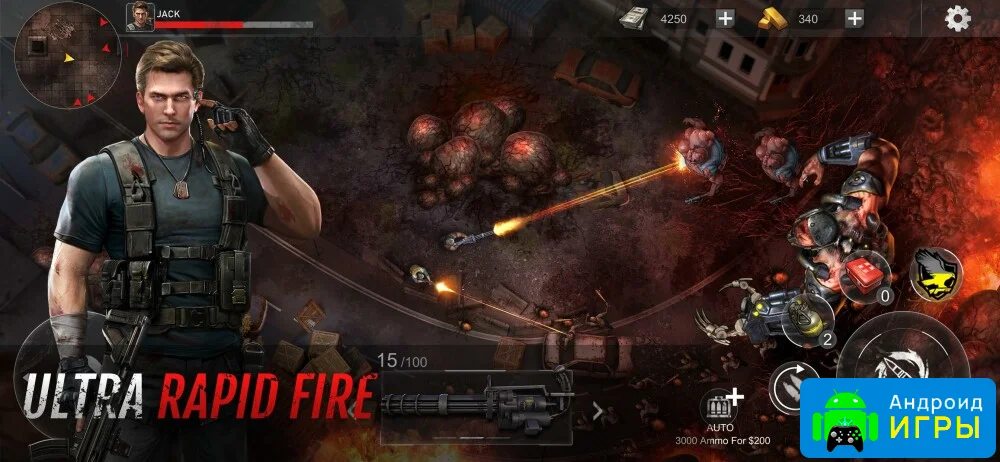Viewport: 1000px width, 462px height.
Task: Buy gold bars using the plus button
Action: 854,18
